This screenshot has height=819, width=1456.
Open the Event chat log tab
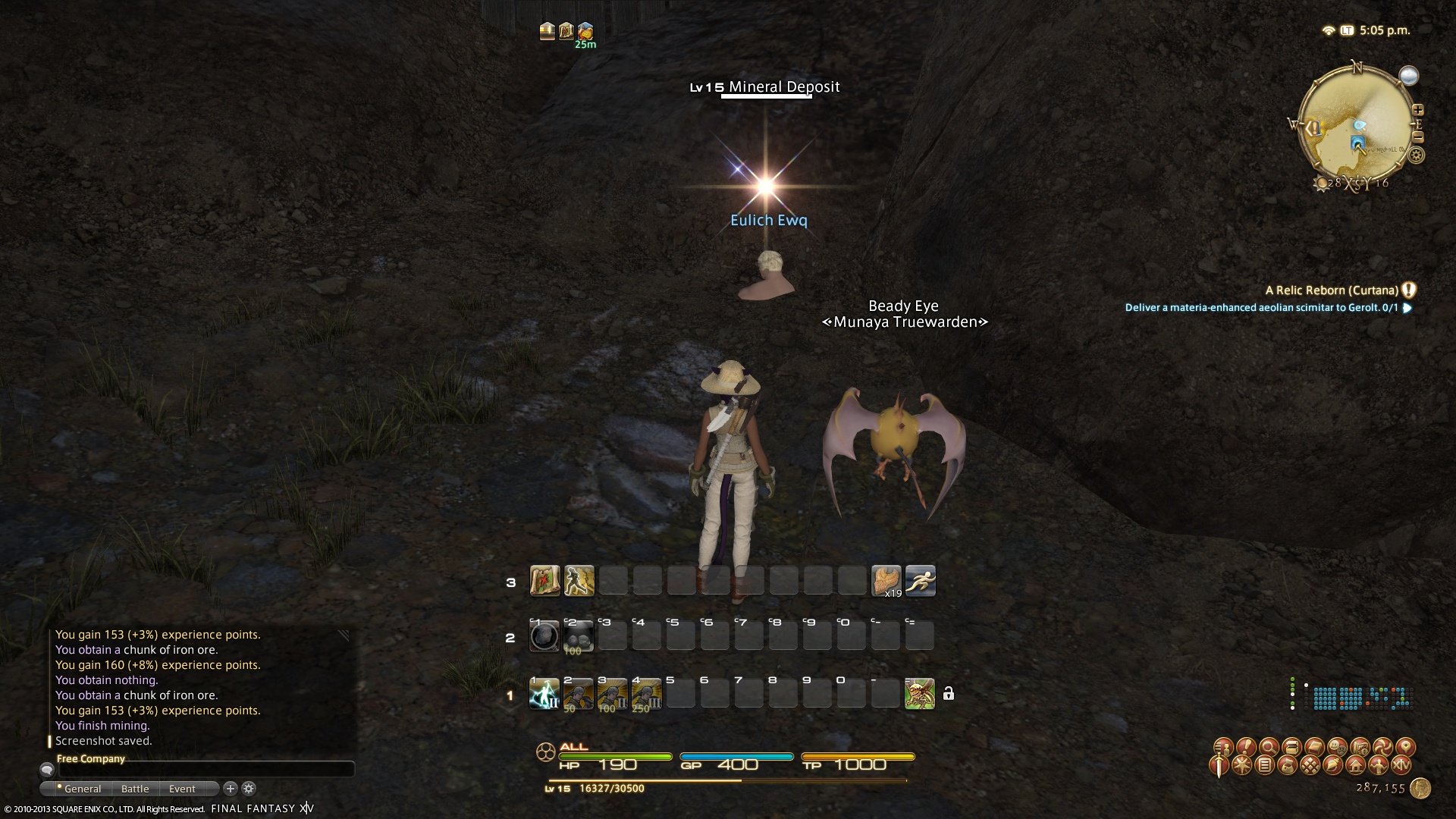coord(182,789)
